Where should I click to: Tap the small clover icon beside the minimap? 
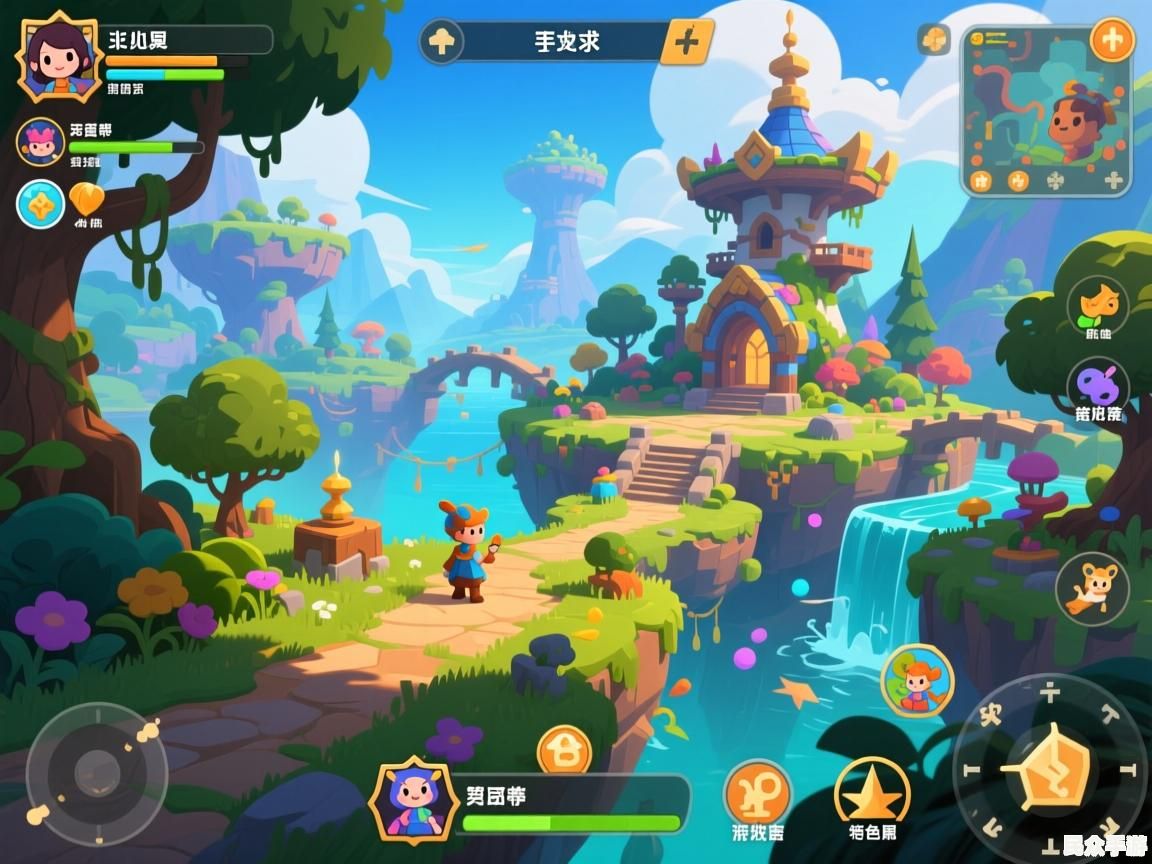point(934,40)
